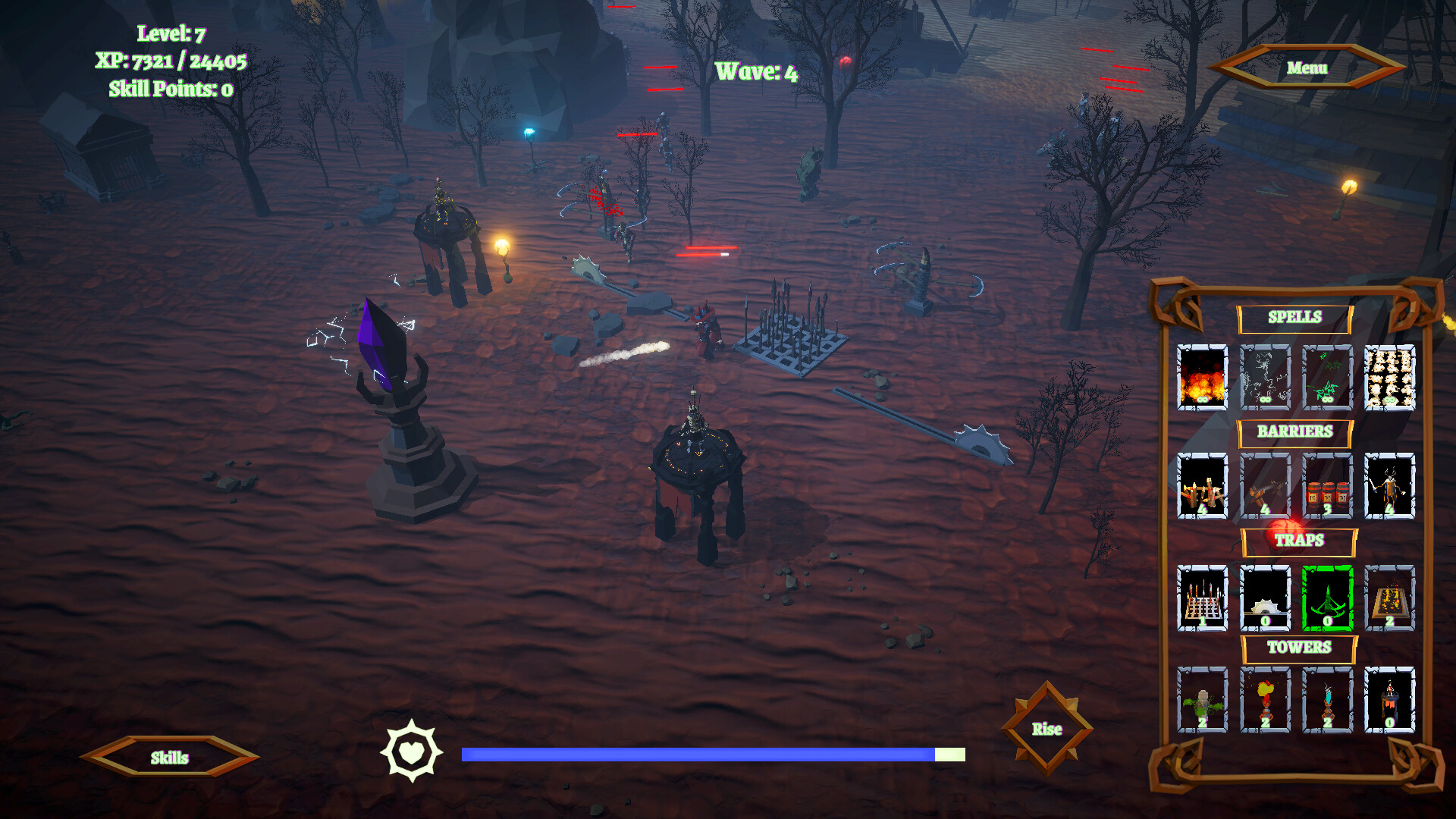Pick the wooden log barrier
This screenshot has width=1456, height=819.
[x=1265, y=486]
